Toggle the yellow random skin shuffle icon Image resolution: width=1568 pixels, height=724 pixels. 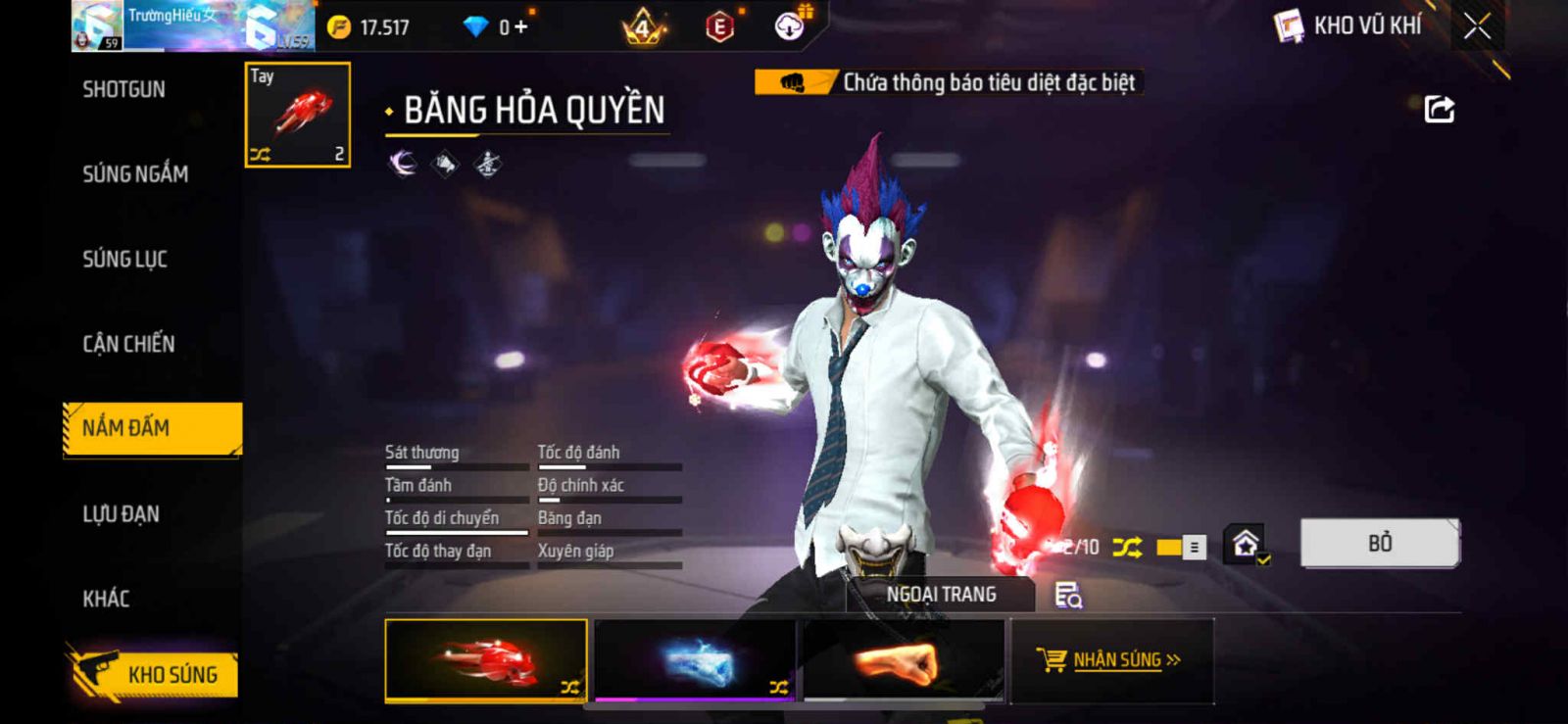(1127, 548)
